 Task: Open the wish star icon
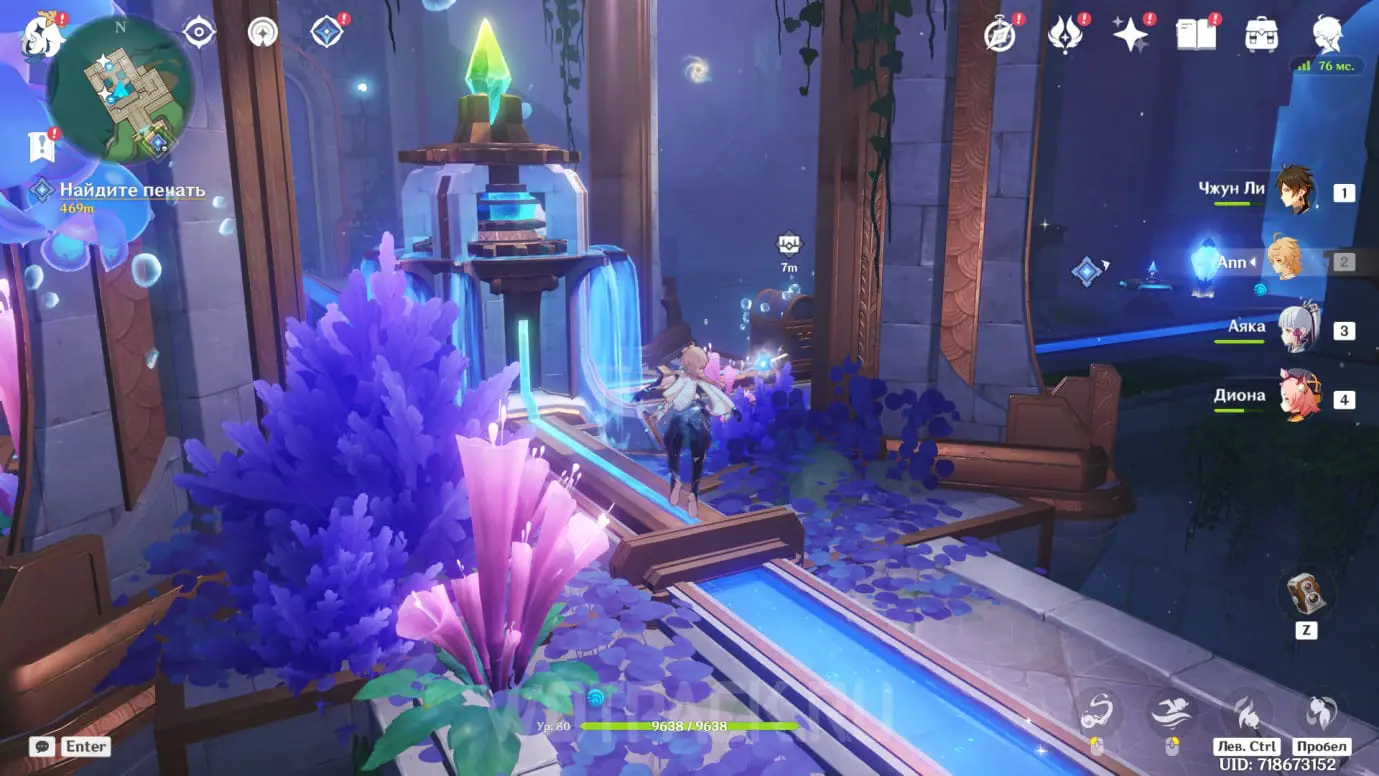point(1131,34)
